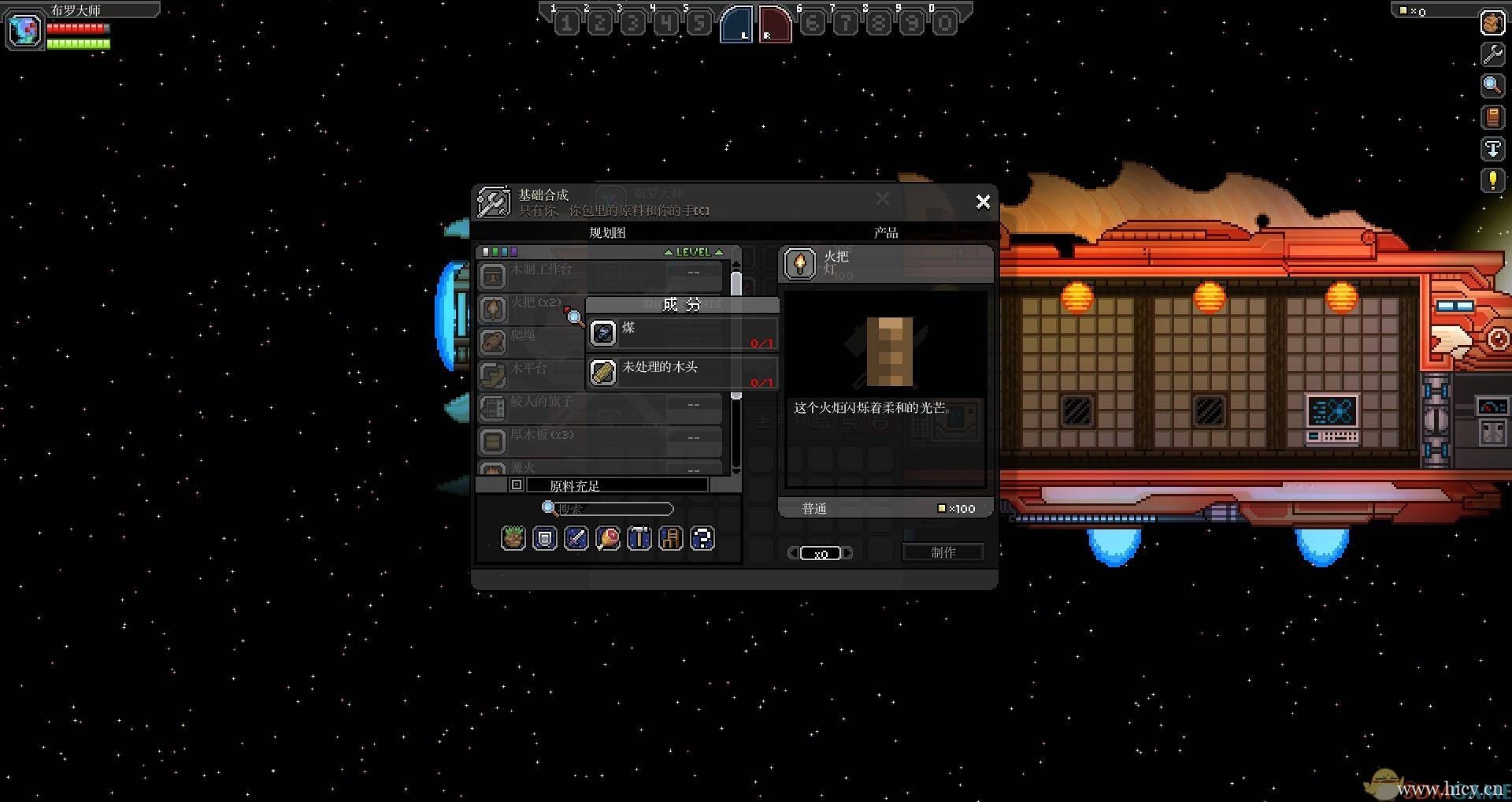Show the chair furniture recipe category
Viewport: 1512px width, 802px height.
[670, 538]
